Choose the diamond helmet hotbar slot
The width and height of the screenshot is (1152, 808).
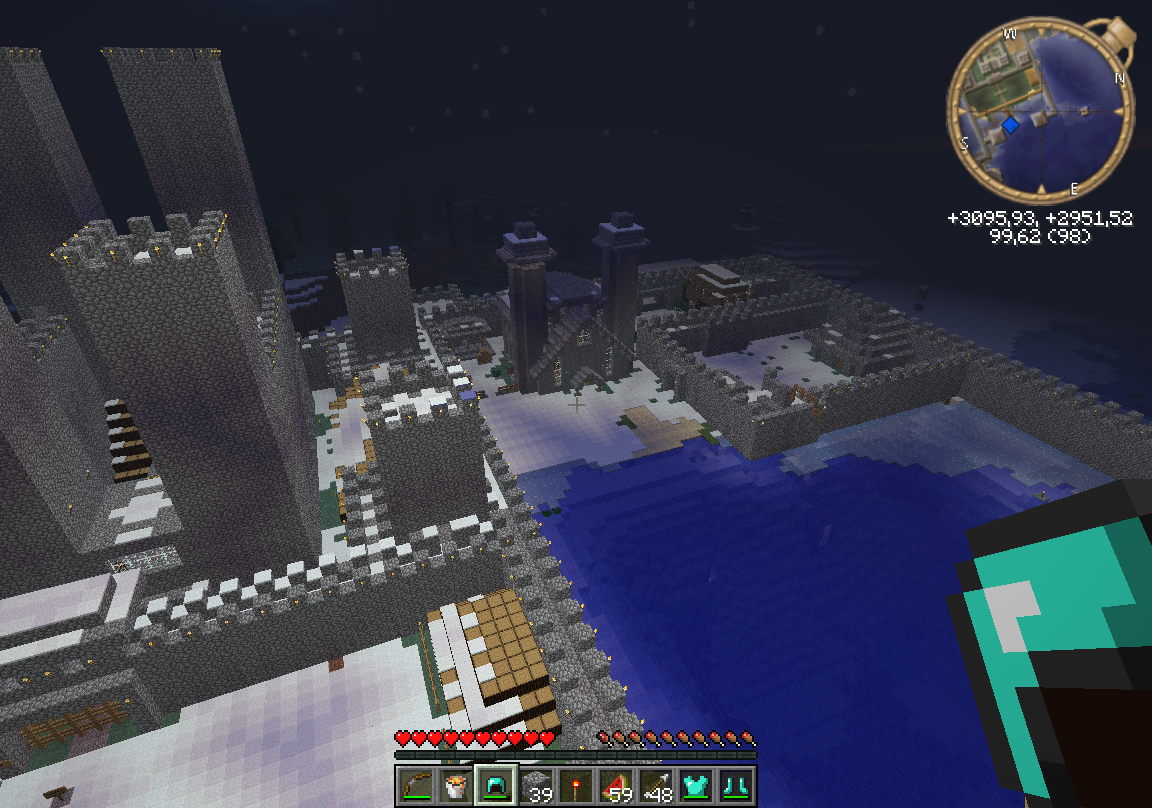click(496, 786)
